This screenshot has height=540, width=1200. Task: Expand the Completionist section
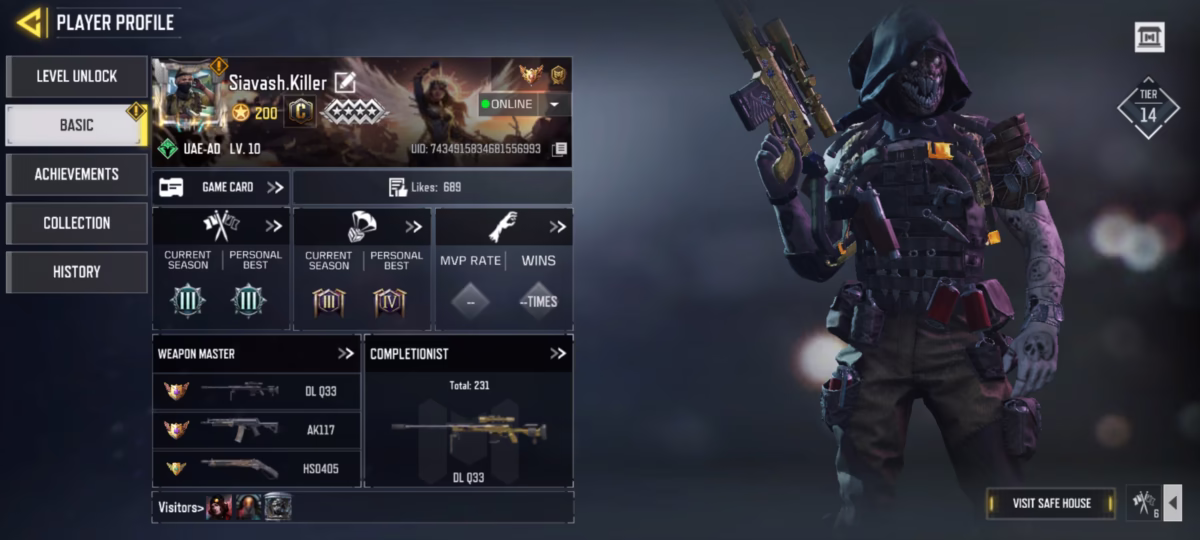tap(558, 354)
